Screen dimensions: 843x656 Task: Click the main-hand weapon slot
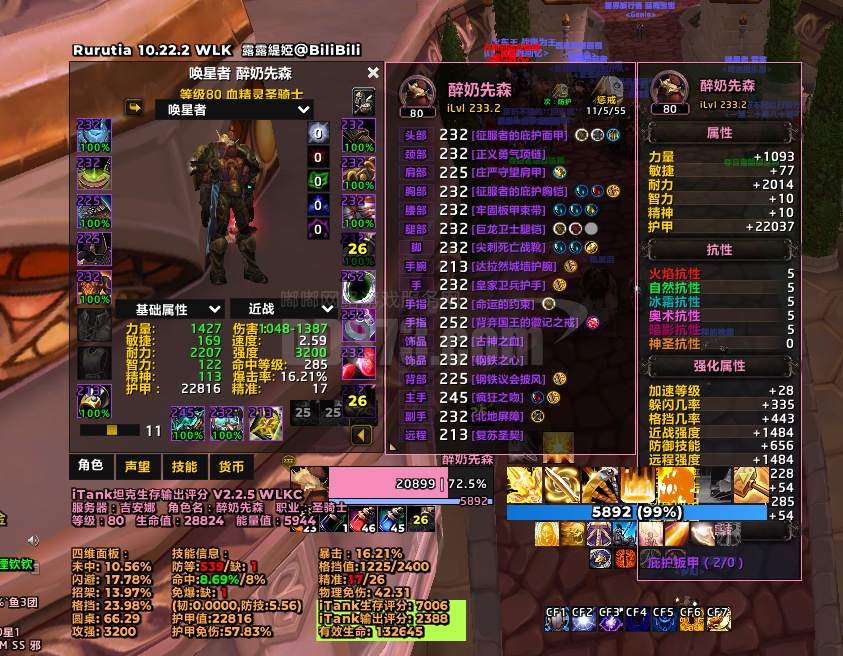(187, 422)
